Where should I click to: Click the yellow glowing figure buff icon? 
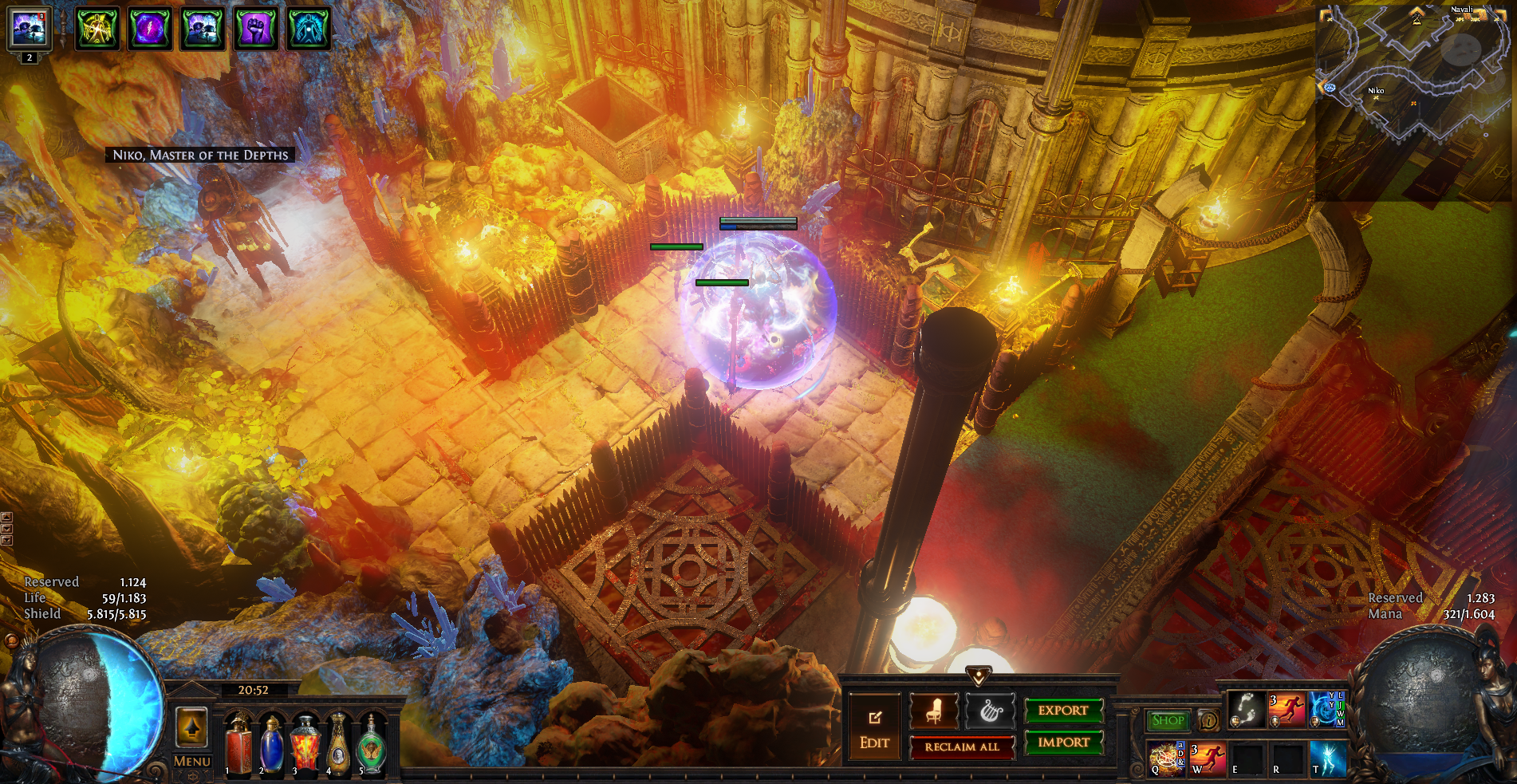click(x=97, y=29)
